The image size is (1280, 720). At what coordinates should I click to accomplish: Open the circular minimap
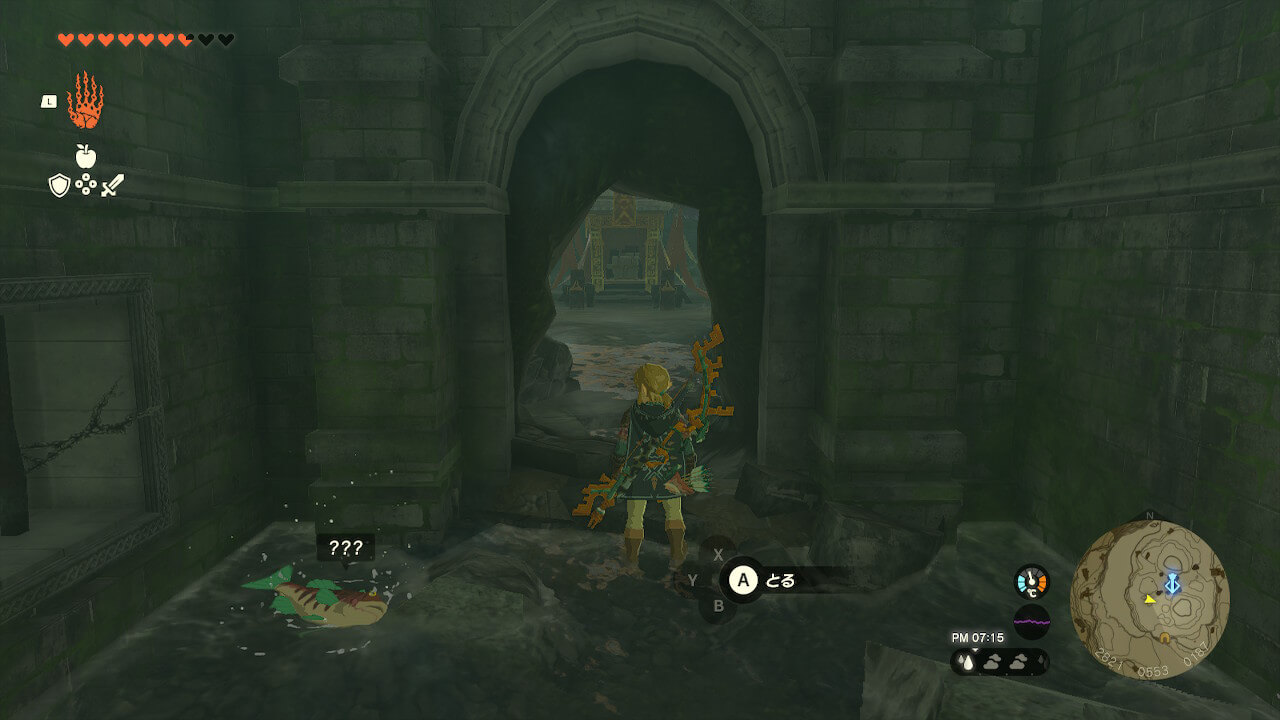click(x=1149, y=599)
